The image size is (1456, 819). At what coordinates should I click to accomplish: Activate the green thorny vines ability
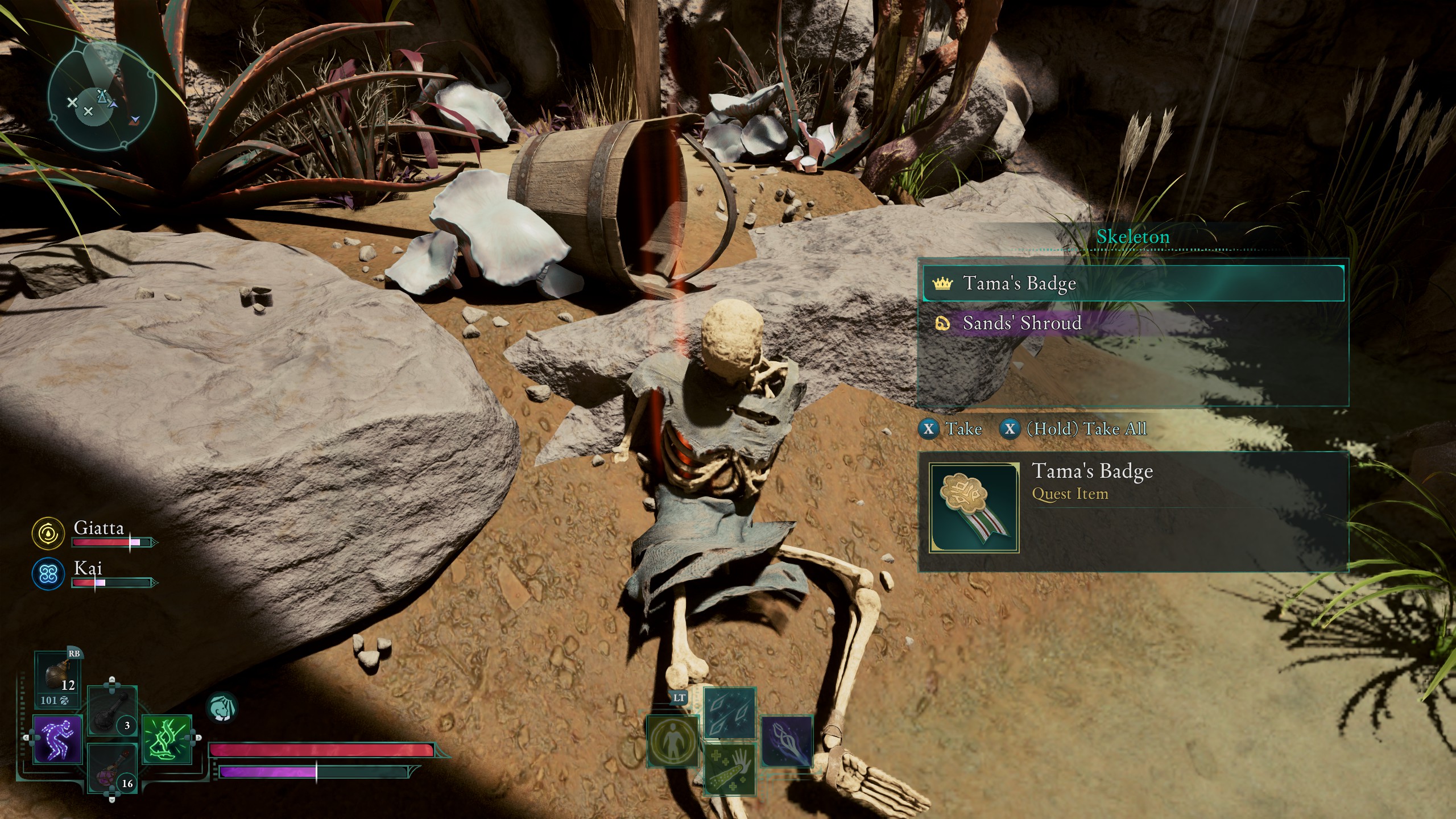coord(166,739)
